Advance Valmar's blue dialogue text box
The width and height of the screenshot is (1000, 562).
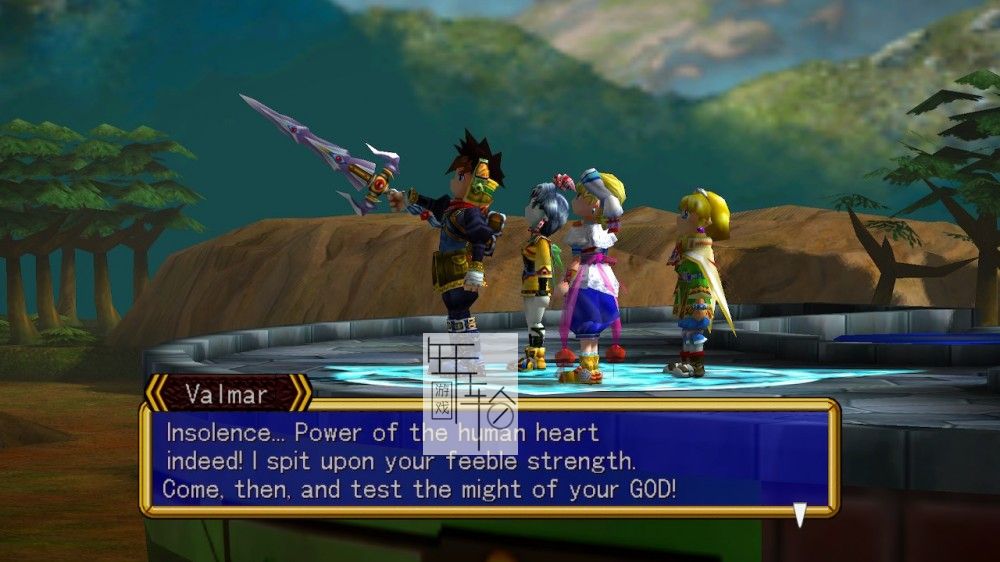488,459
